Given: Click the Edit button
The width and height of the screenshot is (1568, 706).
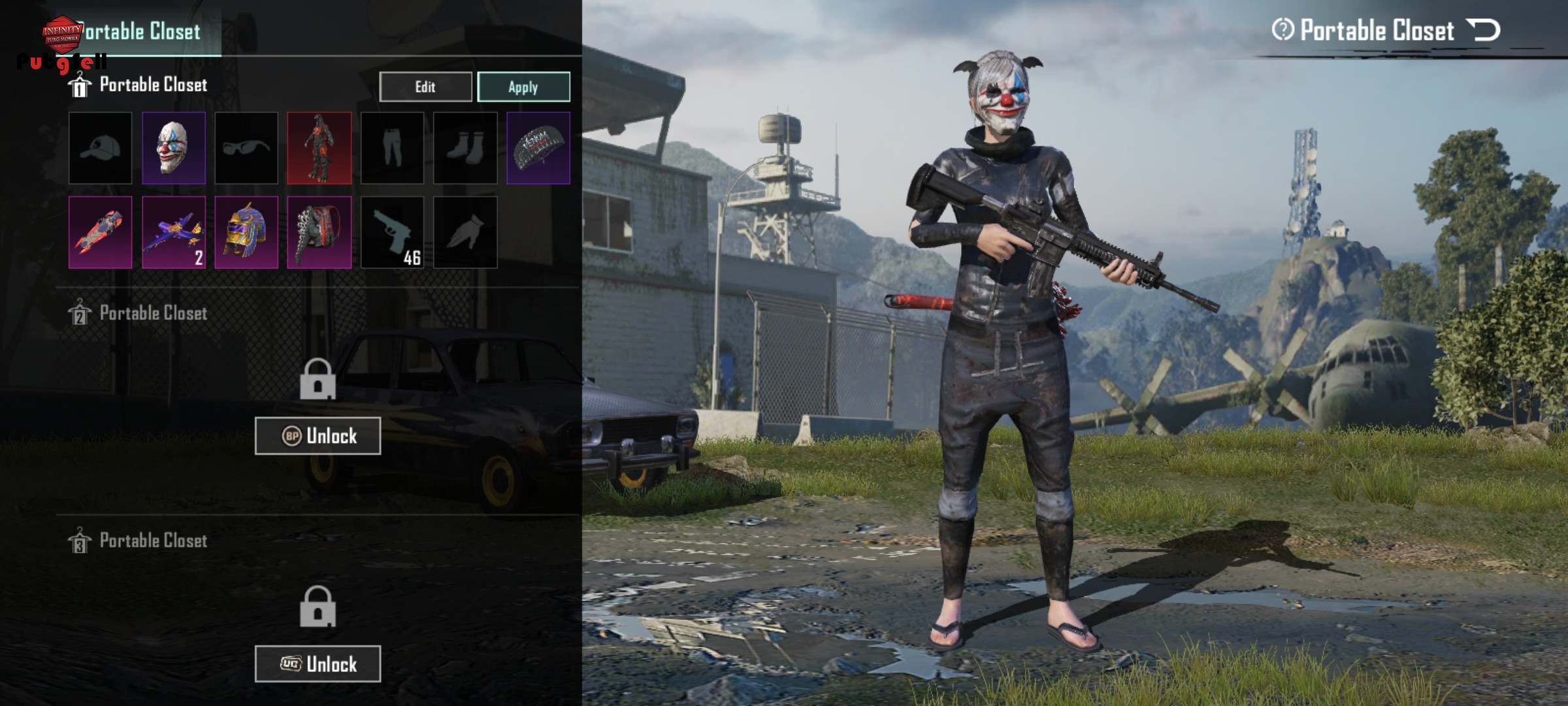Looking at the screenshot, I should tap(425, 87).
